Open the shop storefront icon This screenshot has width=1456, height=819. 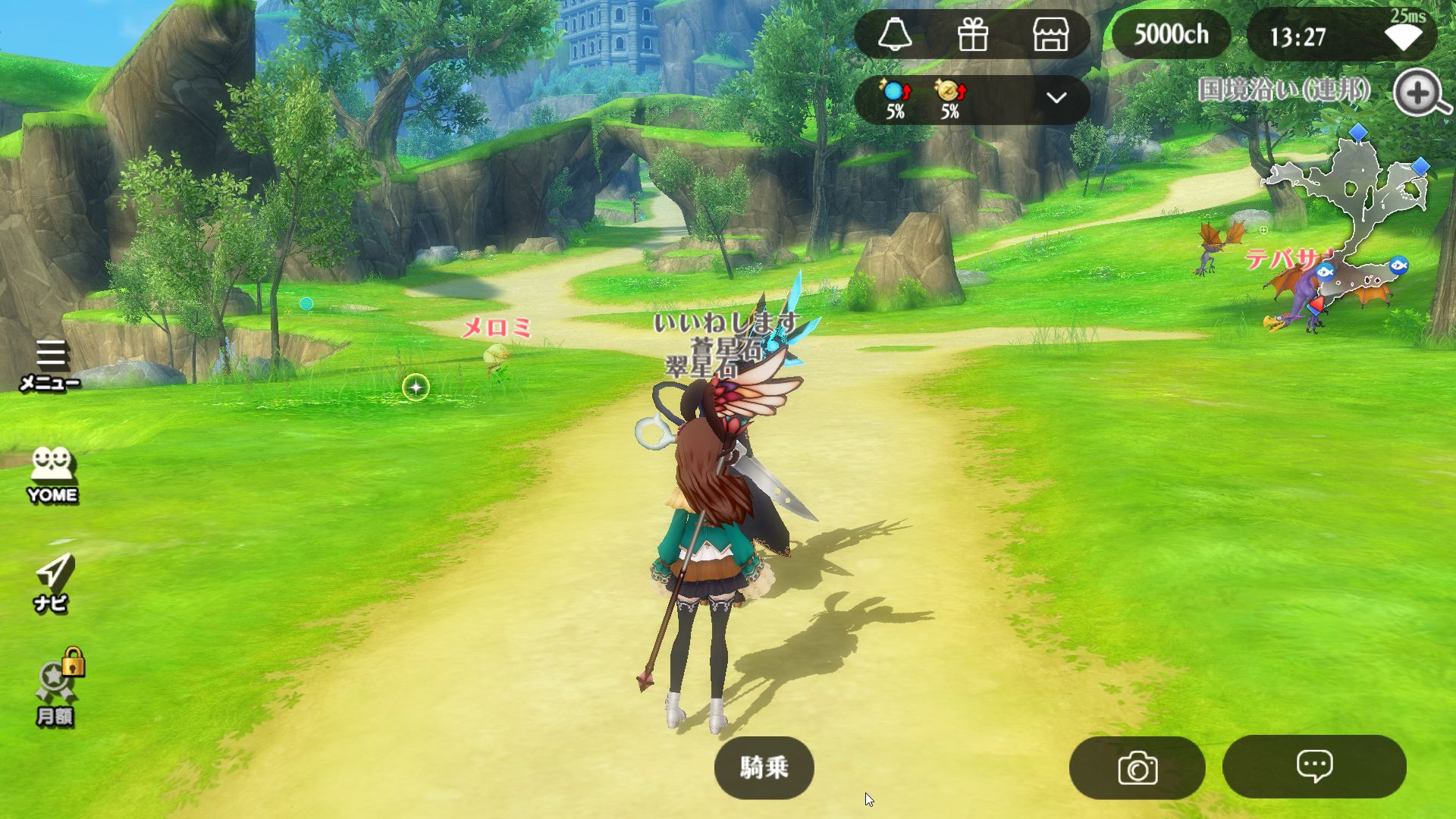pos(1050,35)
